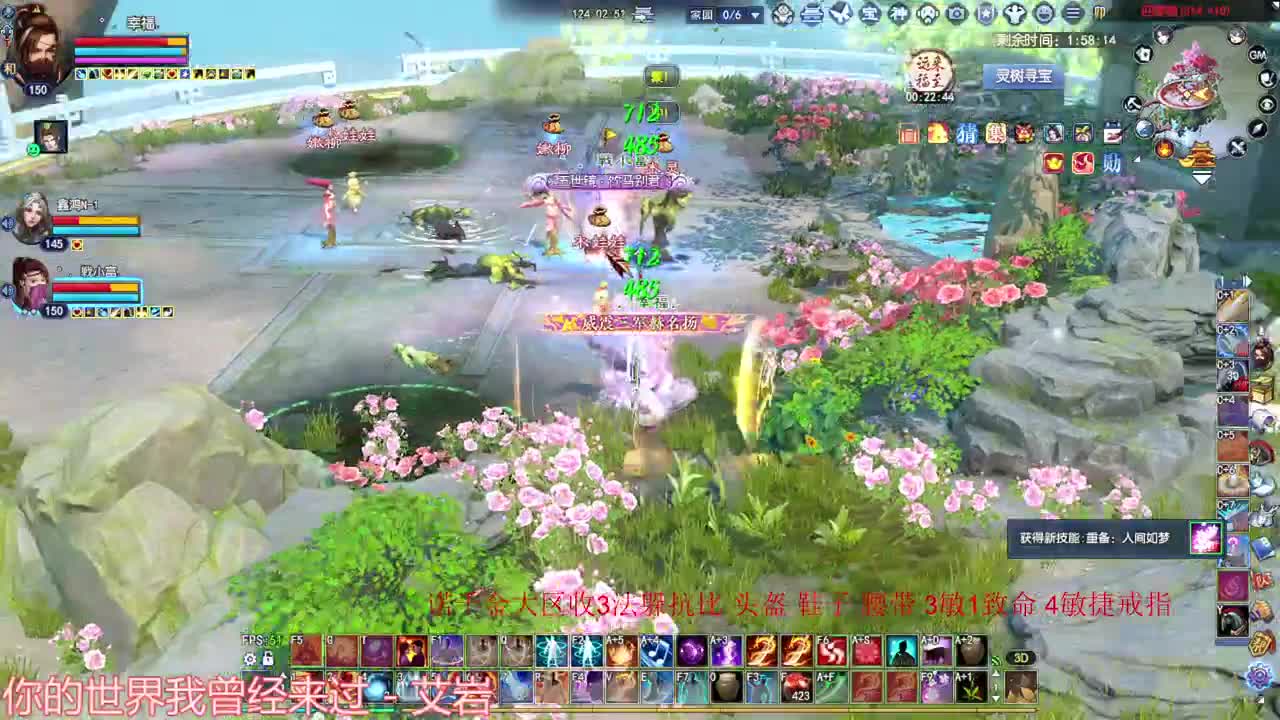This screenshot has height=720, width=1280.
Task: Open the 宝 treasure icon on top toolbar
Action: pos(870,12)
